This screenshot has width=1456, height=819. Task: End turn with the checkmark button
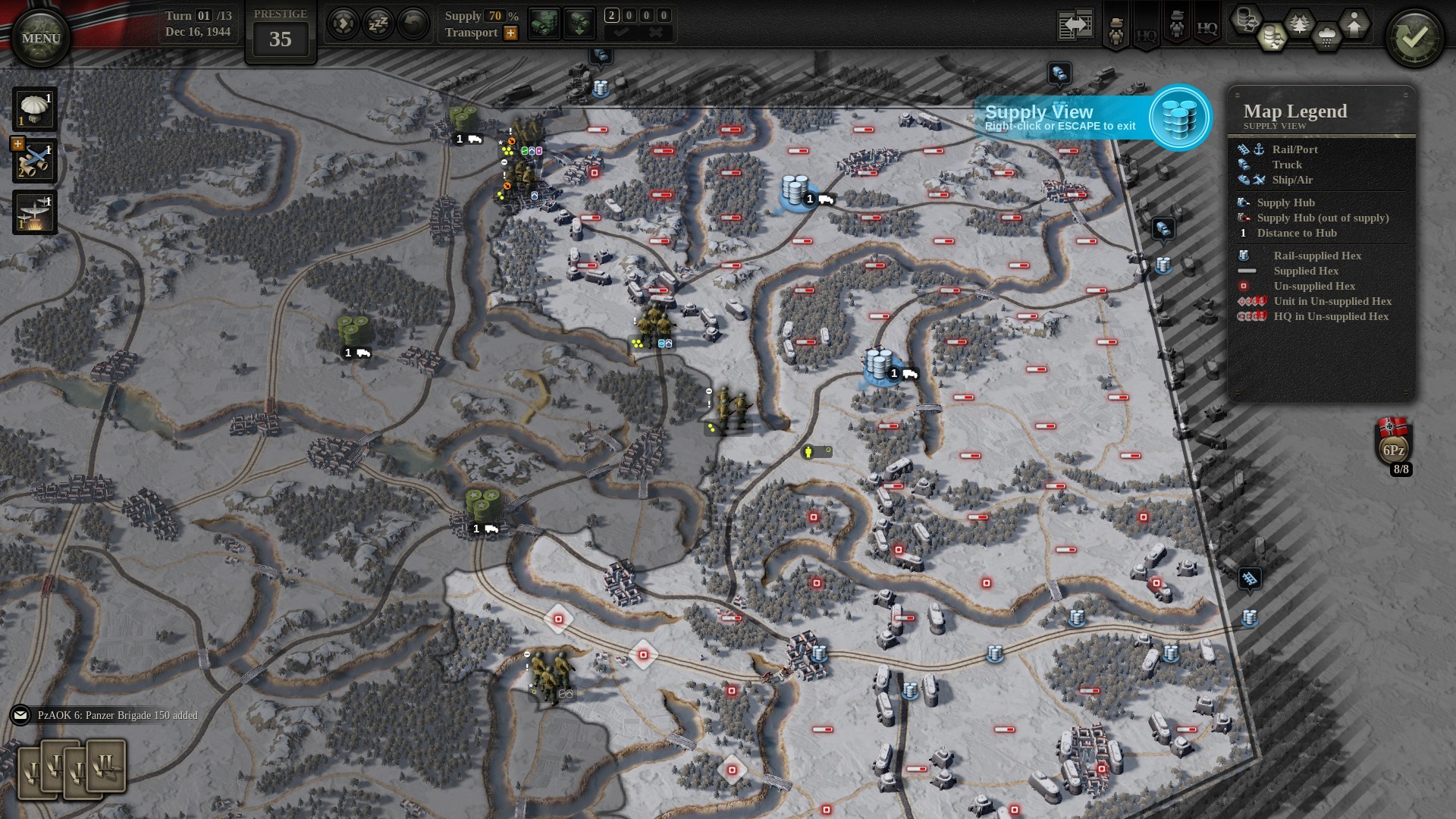click(x=1414, y=38)
